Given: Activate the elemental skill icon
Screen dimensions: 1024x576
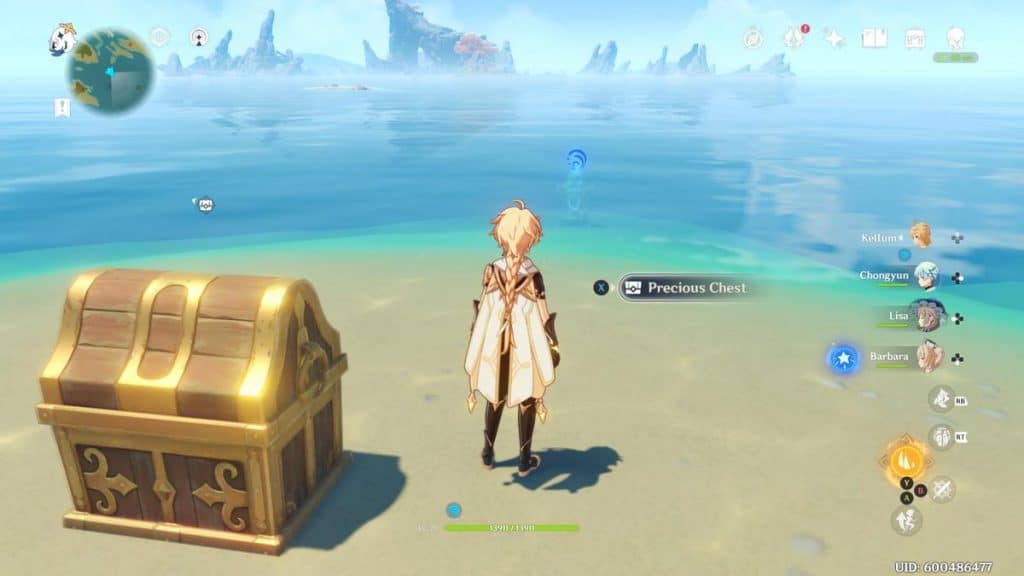Looking at the screenshot, I should point(941,437).
